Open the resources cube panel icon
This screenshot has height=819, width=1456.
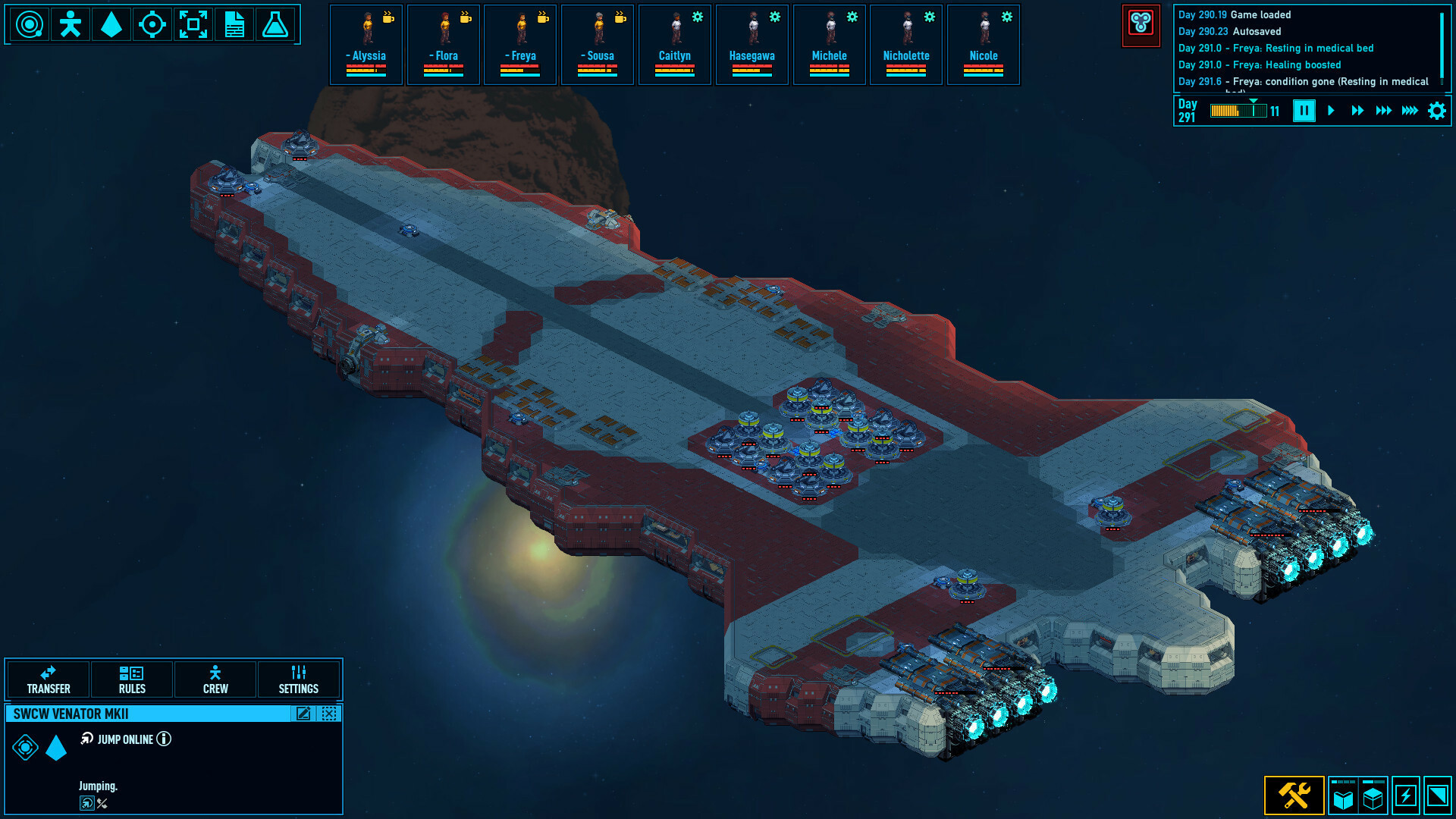pos(1373,795)
